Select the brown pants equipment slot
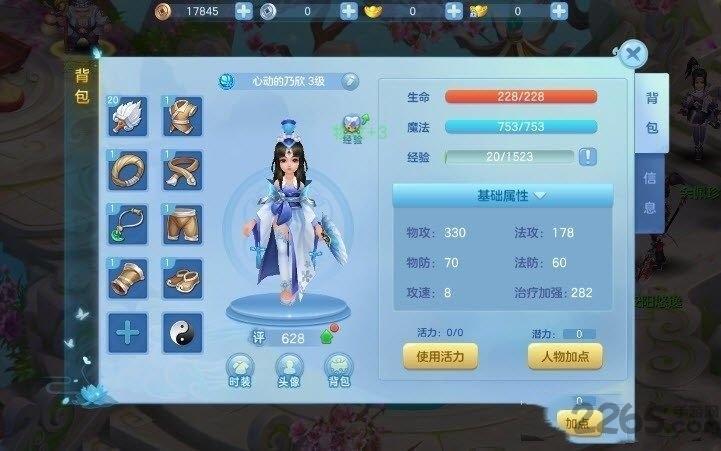 point(183,225)
